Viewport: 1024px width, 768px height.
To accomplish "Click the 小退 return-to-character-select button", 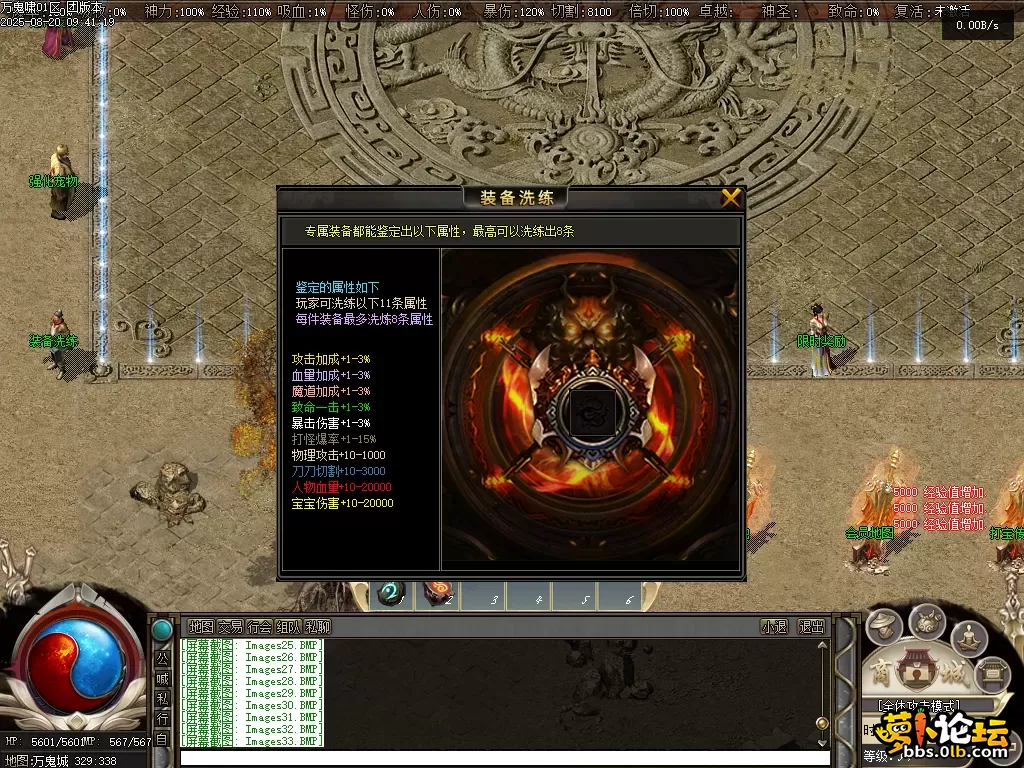I will pos(774,627).
